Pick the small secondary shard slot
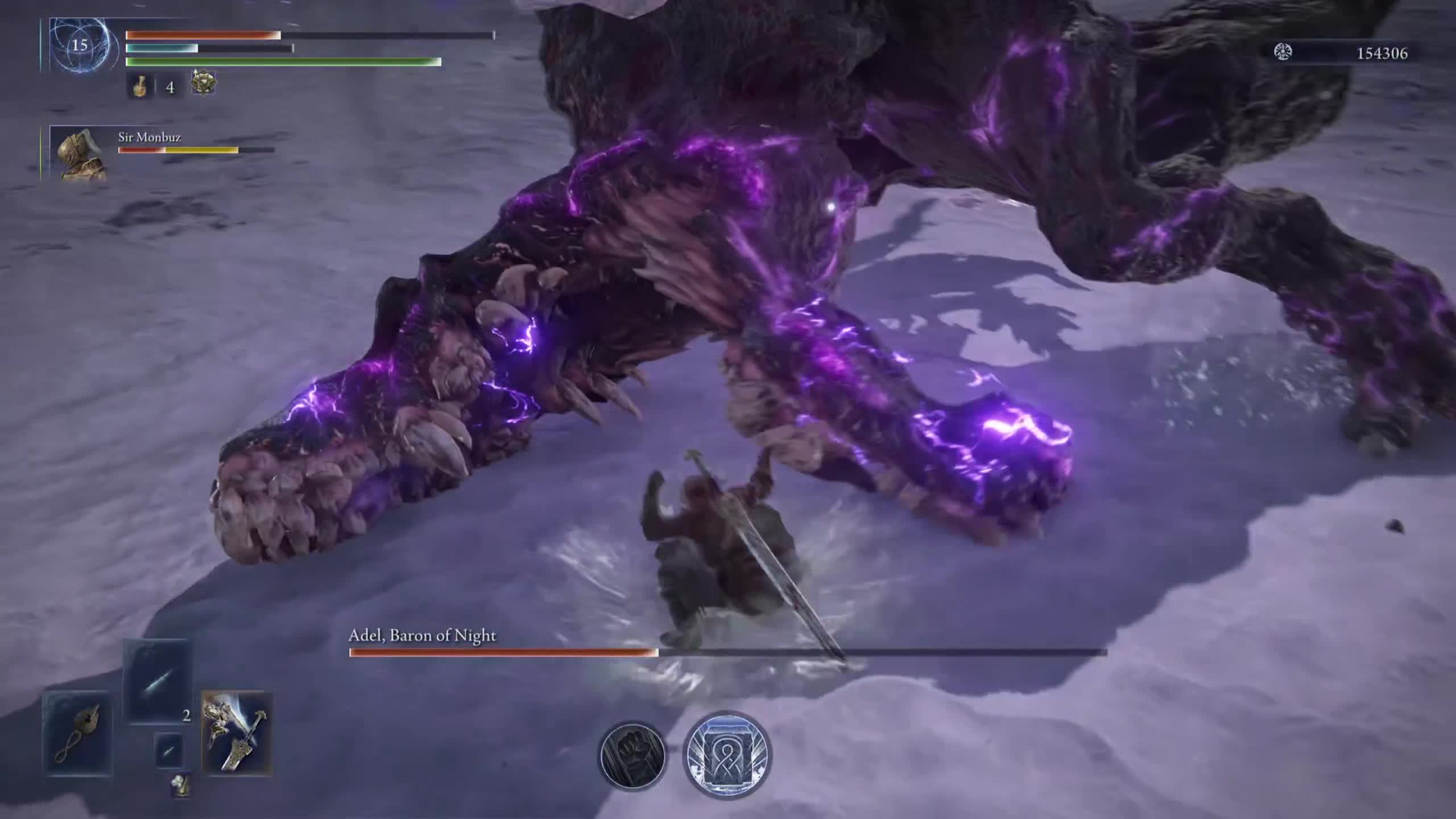 pyautogui.click(x=169, y=751)
